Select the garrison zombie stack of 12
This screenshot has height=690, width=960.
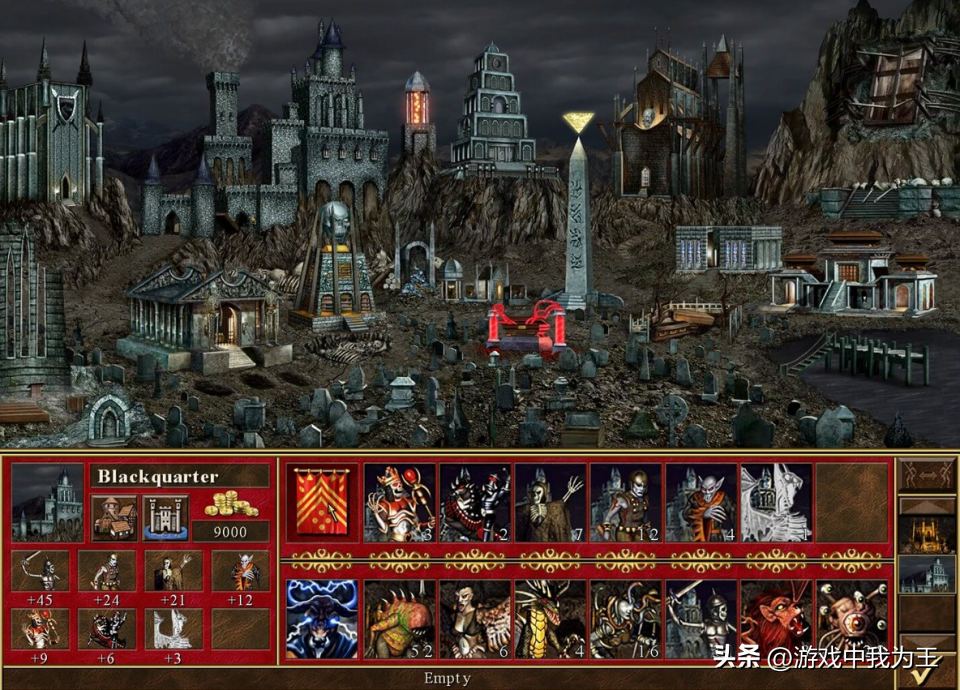[626, 503]
